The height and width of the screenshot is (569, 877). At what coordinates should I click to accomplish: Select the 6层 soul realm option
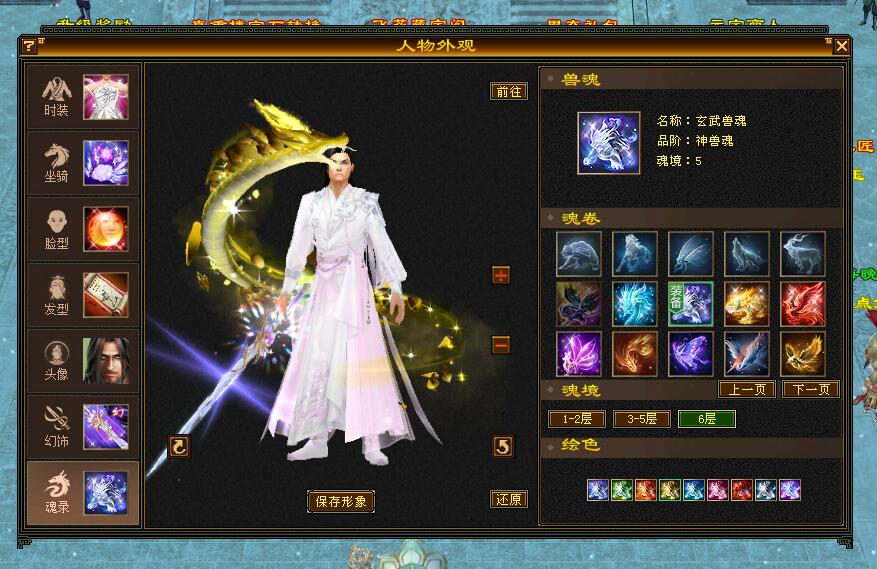pos(706,419)
